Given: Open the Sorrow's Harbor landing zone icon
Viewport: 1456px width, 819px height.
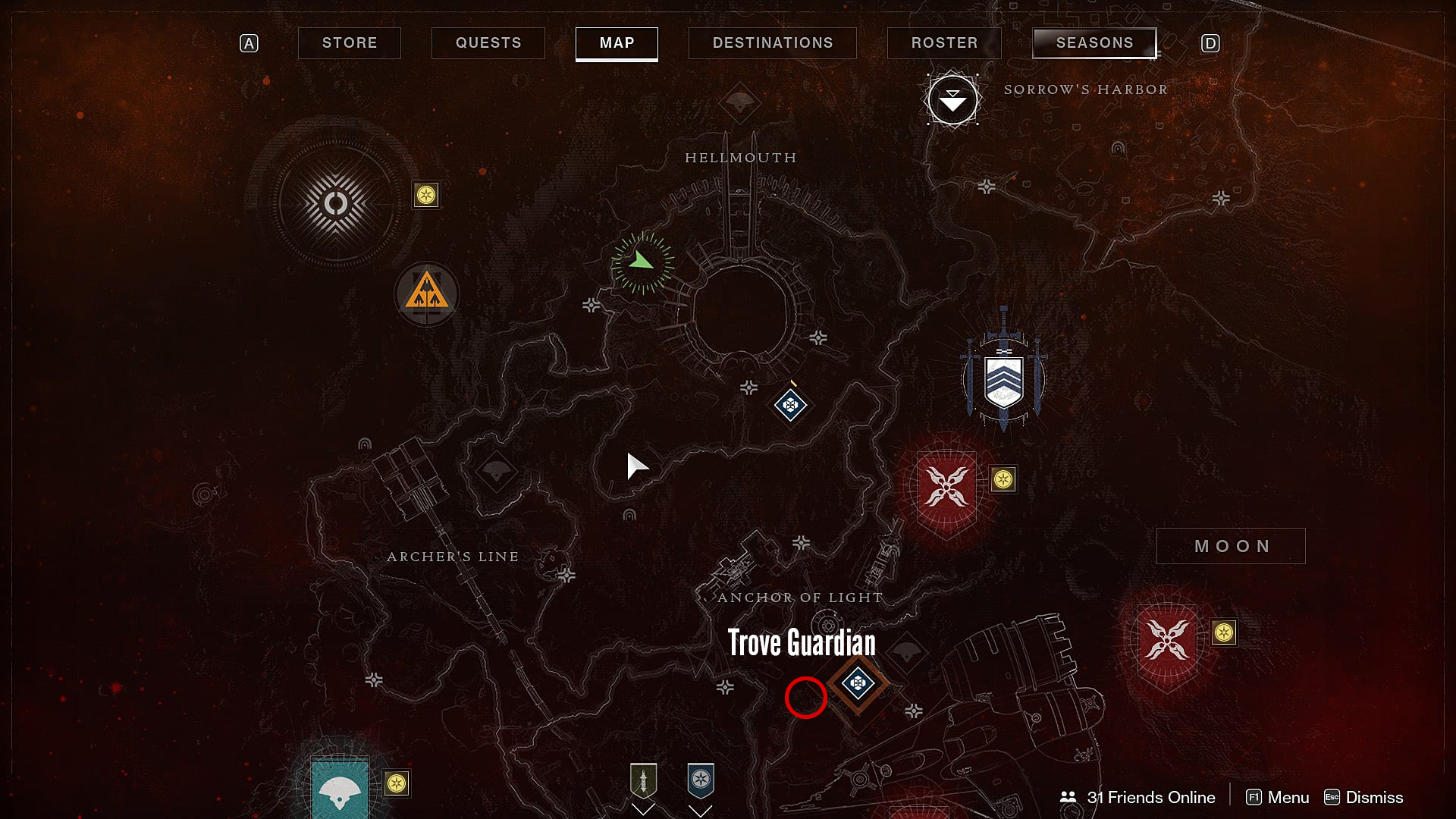Looking at the screenshot, I should click(952, 99).
